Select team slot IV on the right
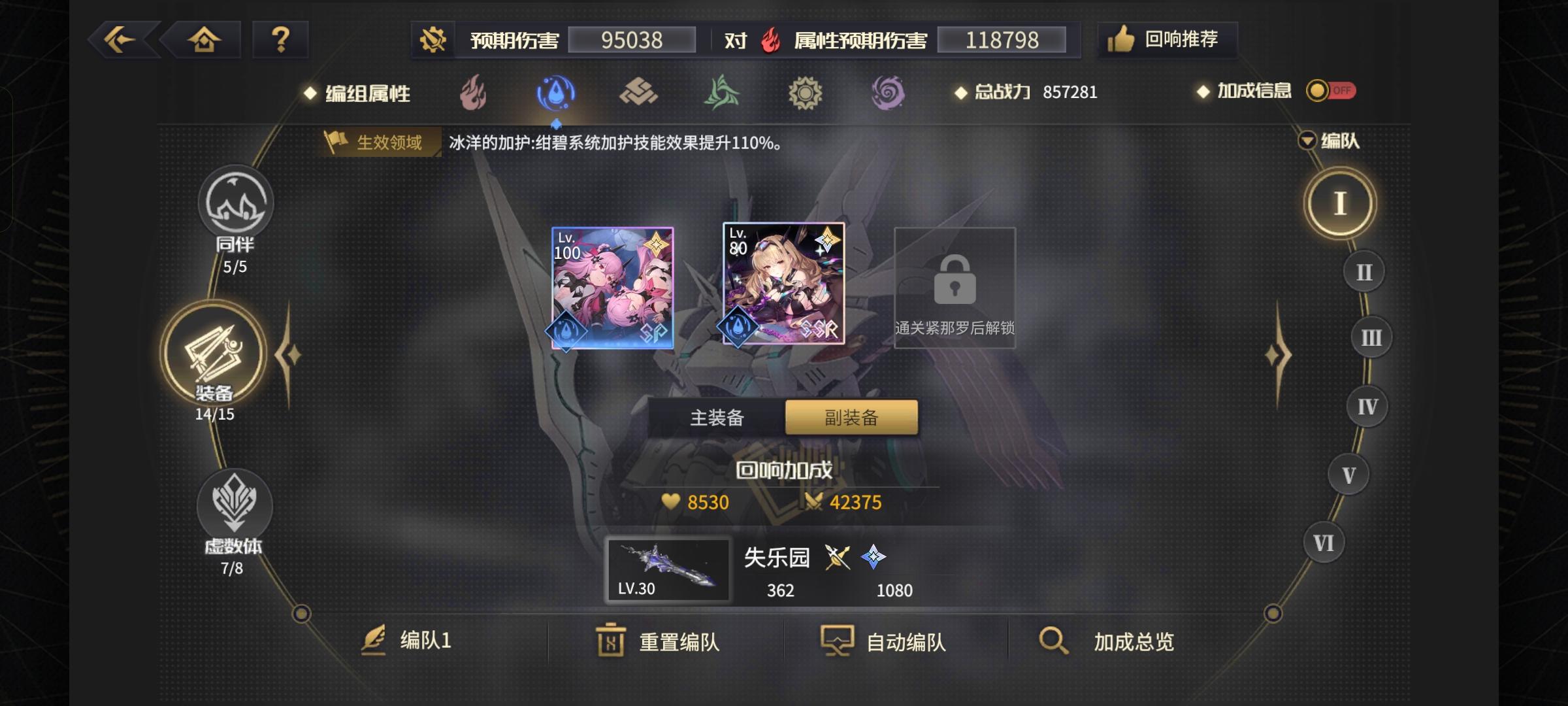This screenshot has width=1568, height=706. [x=1367, y=405]
